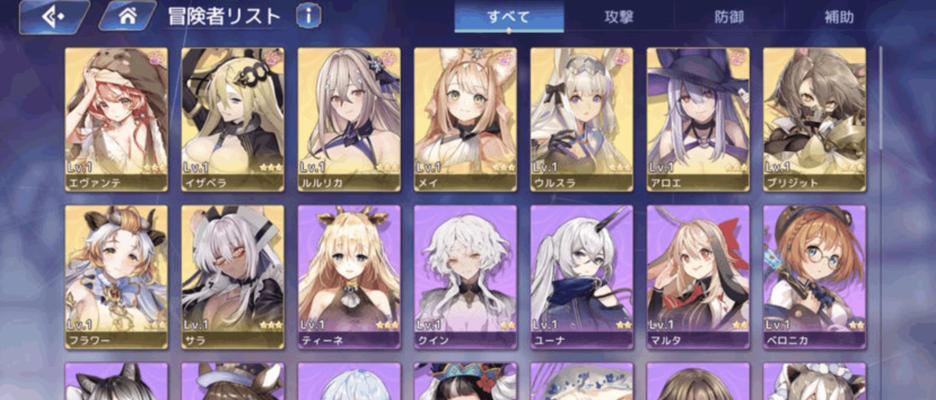
Task: Select the エヴァンテ character card
Action: 116,119
